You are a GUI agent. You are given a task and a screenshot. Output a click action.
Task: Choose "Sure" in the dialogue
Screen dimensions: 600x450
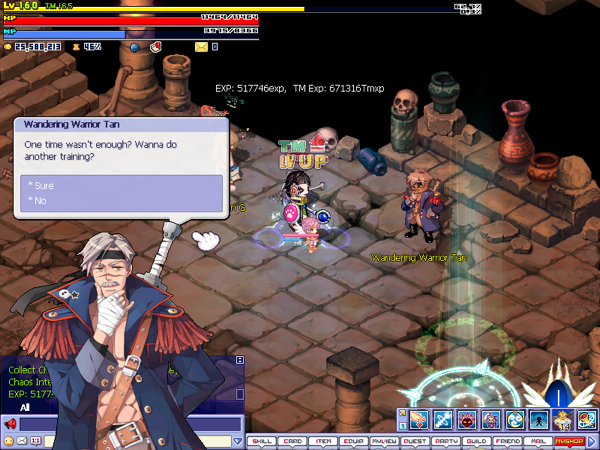[43, 186]
